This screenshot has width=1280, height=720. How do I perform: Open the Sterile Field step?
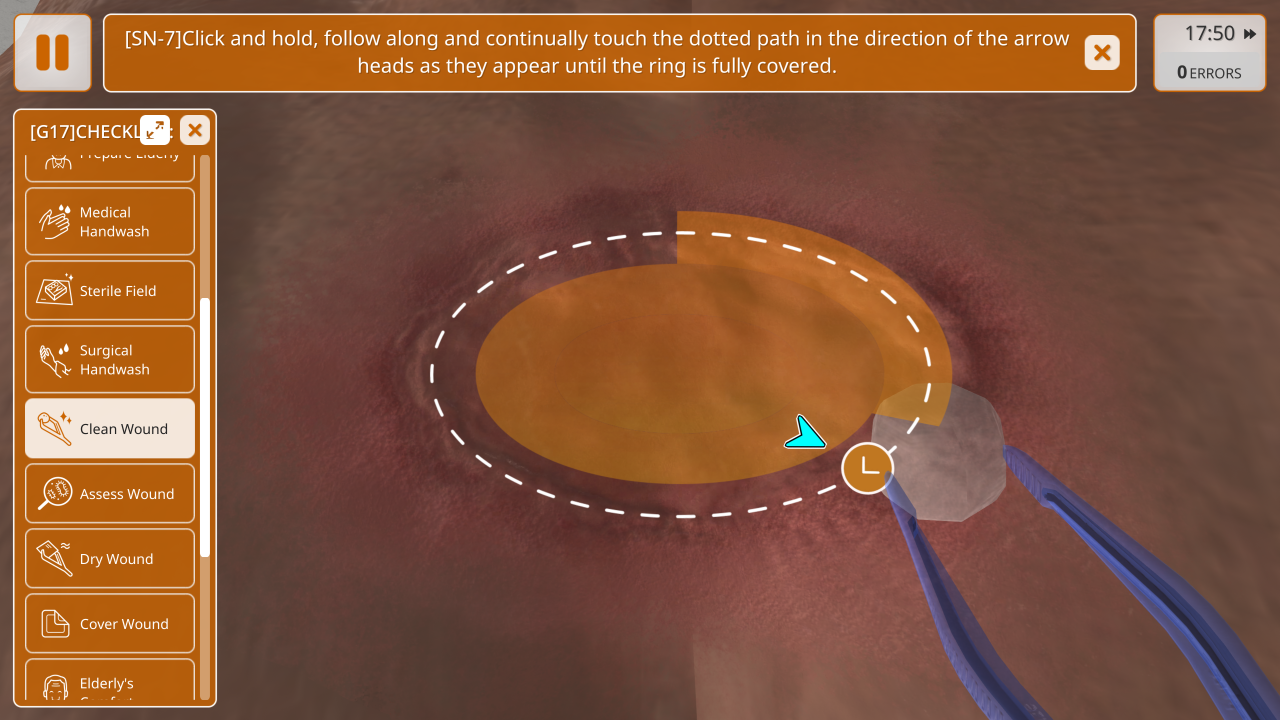pos(110,291)
